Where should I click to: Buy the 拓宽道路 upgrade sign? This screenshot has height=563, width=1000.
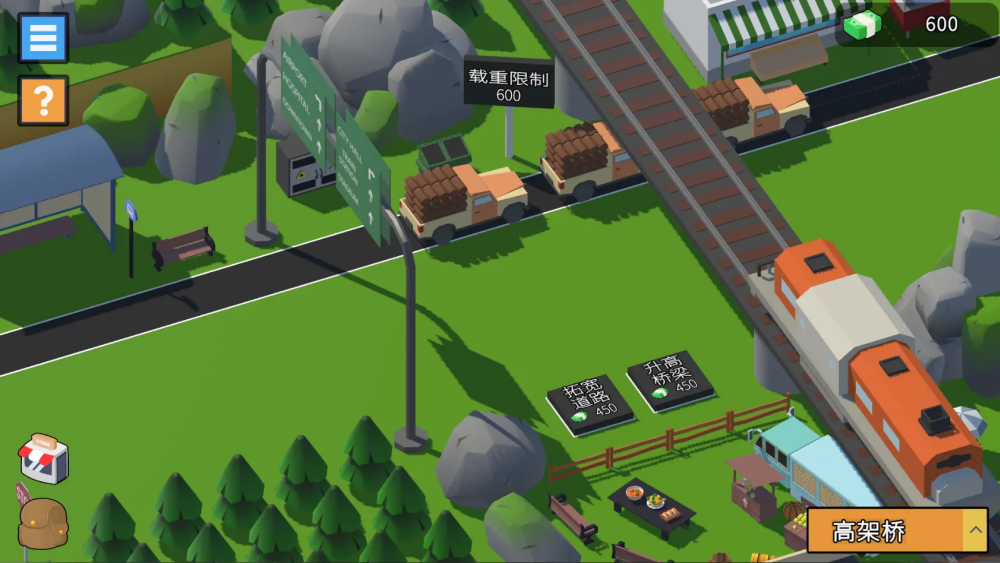coord(590,402)
